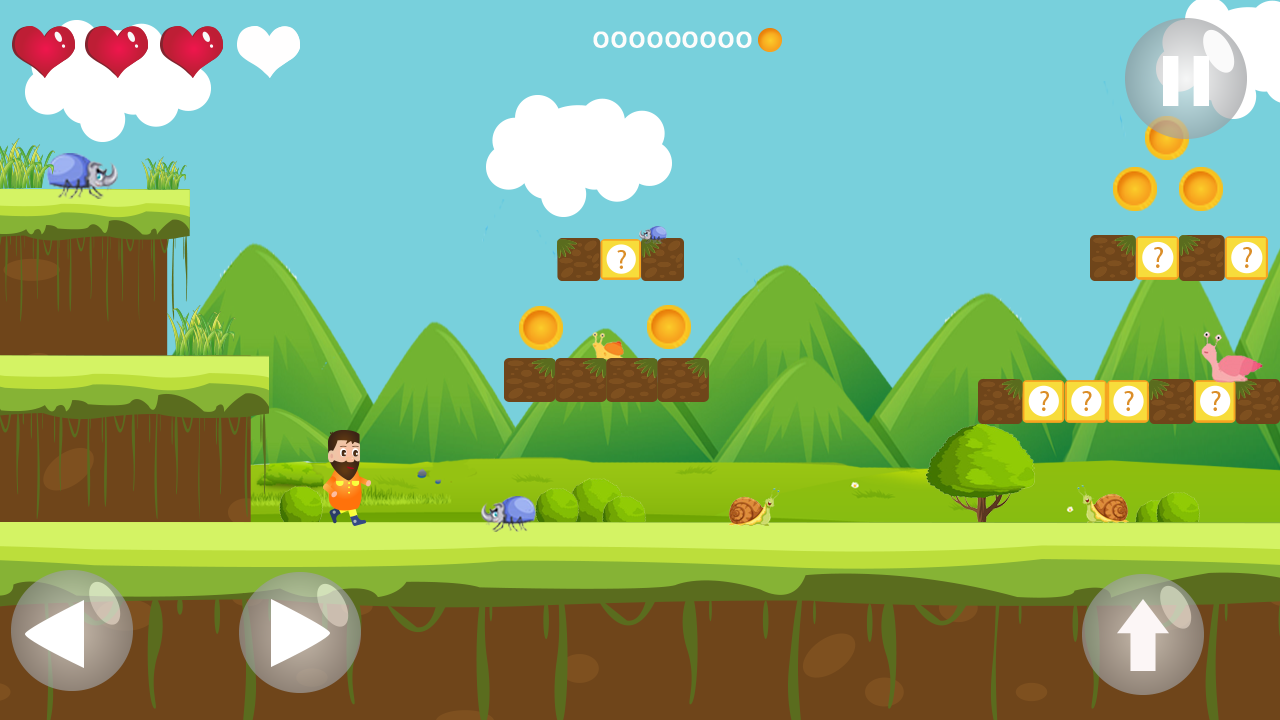Hit the question block above the bird platform
The image size is (1280, 720).
tap(622, 258)
